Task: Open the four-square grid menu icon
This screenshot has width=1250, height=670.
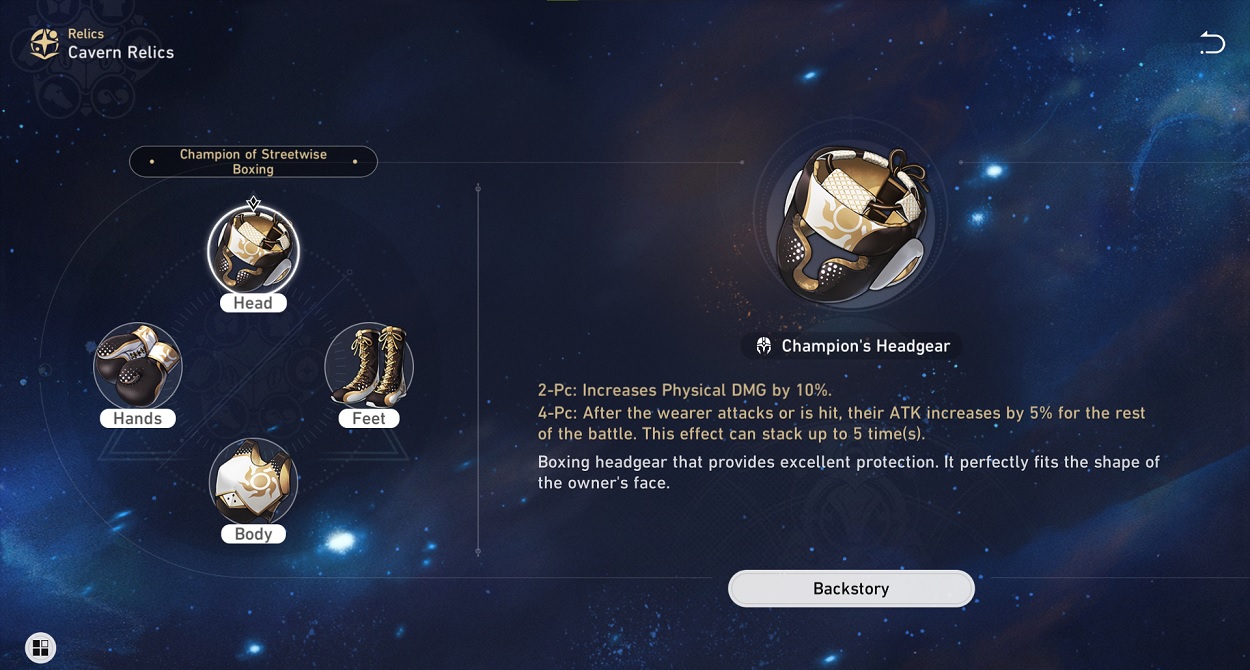Action: tap(40, 647)
